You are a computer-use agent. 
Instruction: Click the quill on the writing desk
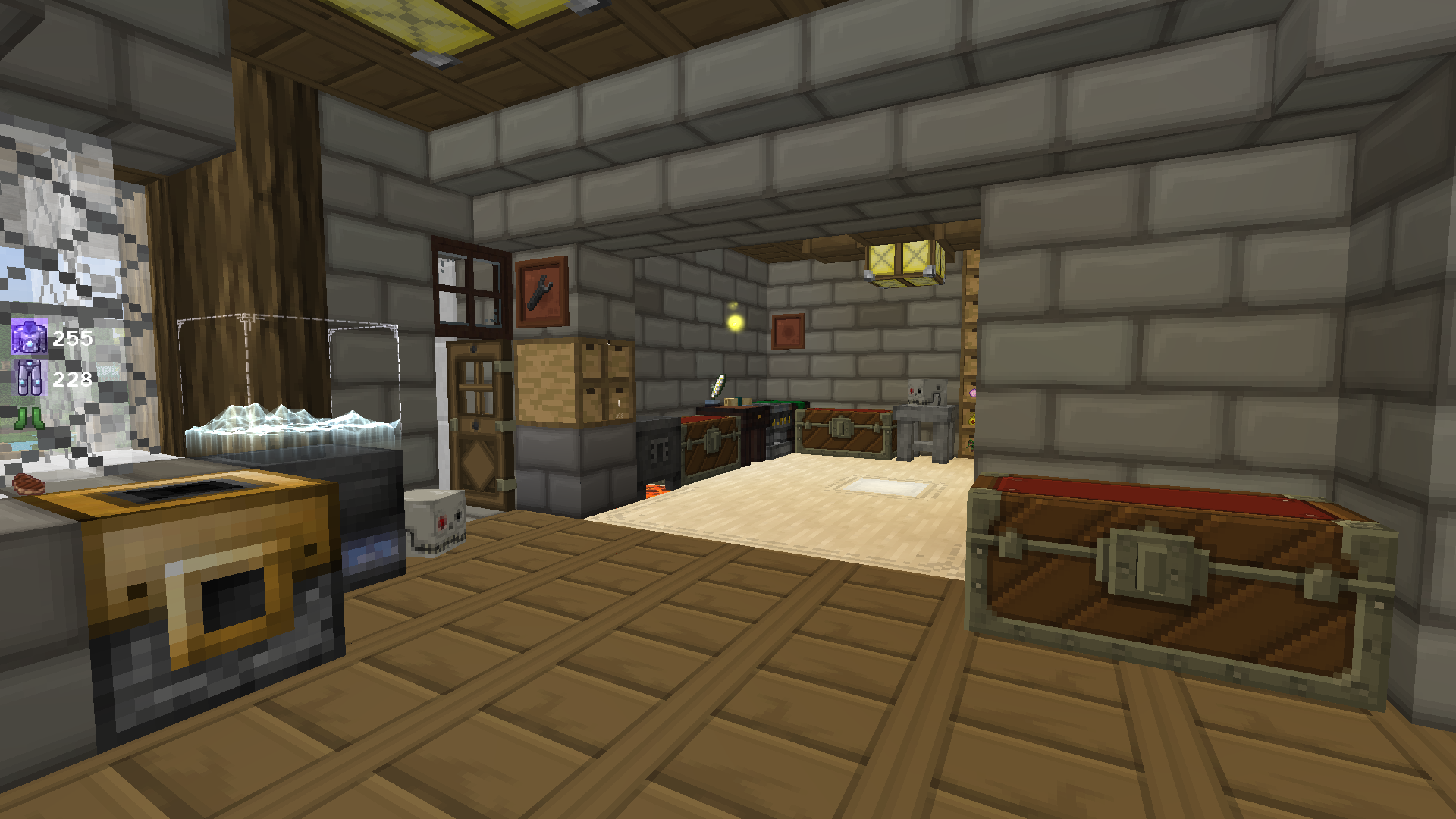tap(717, 387)
